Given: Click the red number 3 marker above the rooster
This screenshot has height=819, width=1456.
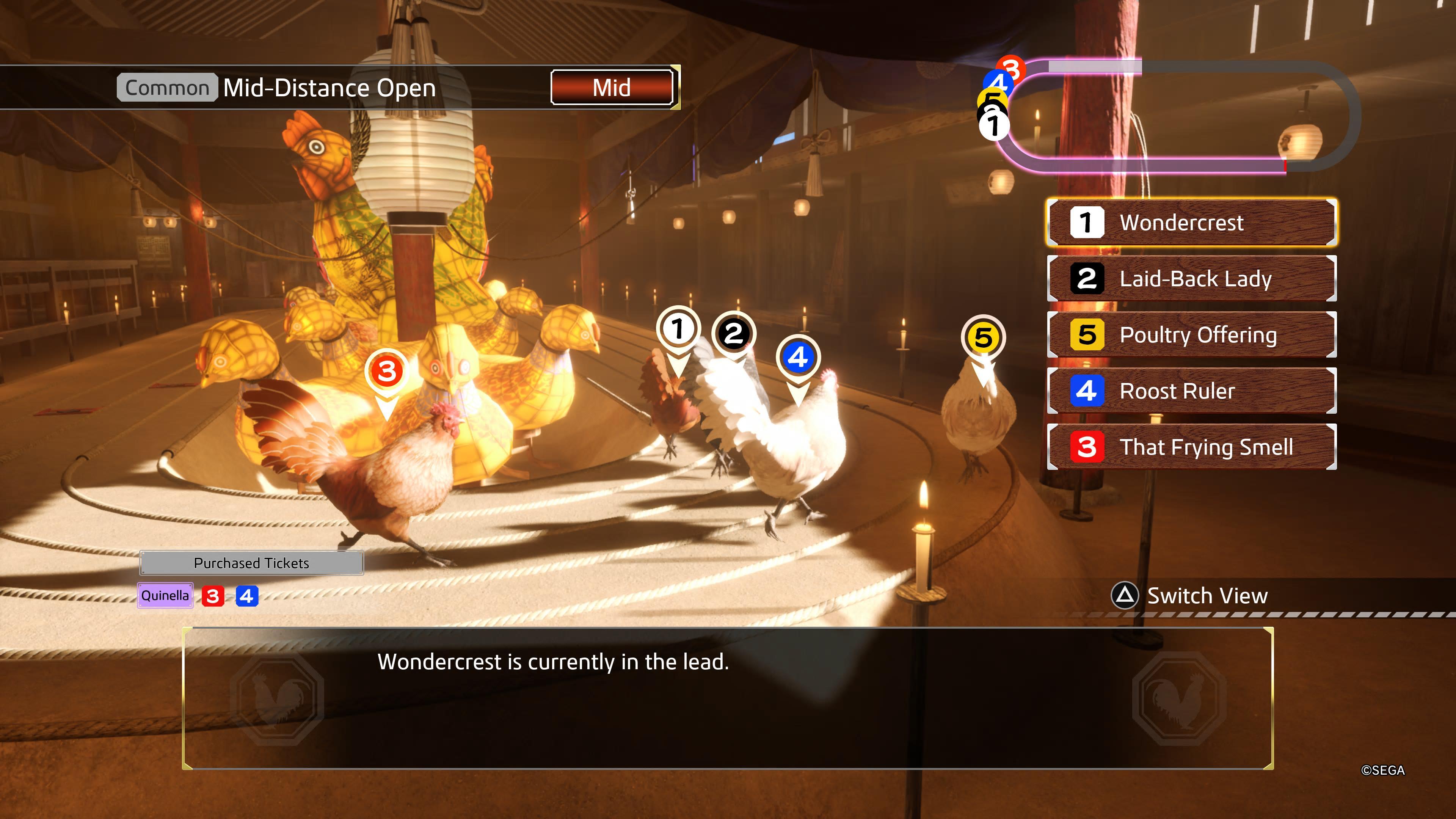Looking at the screenshot, I should (387, 372).
